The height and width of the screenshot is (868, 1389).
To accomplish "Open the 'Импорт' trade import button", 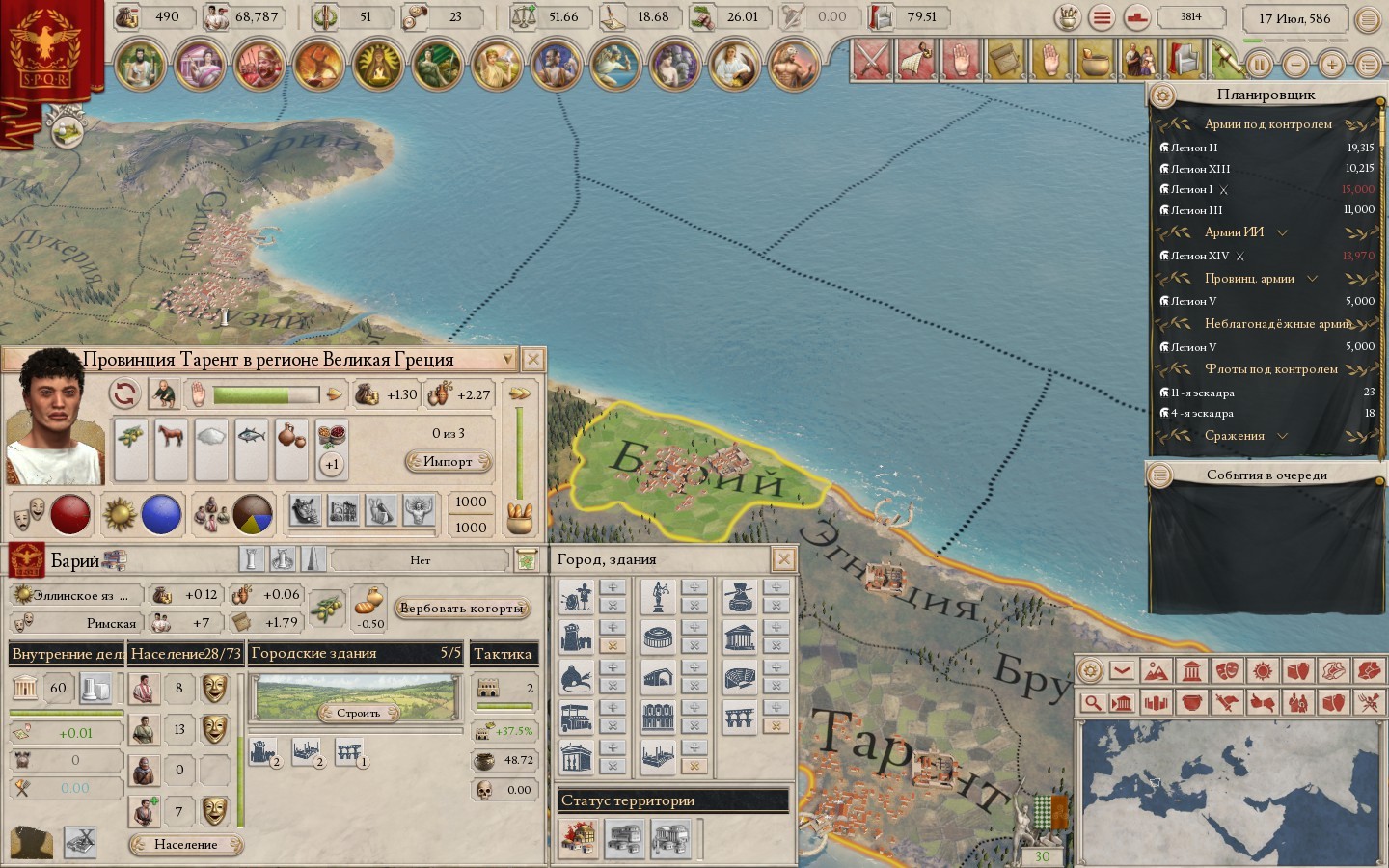I will coord(448,462).
